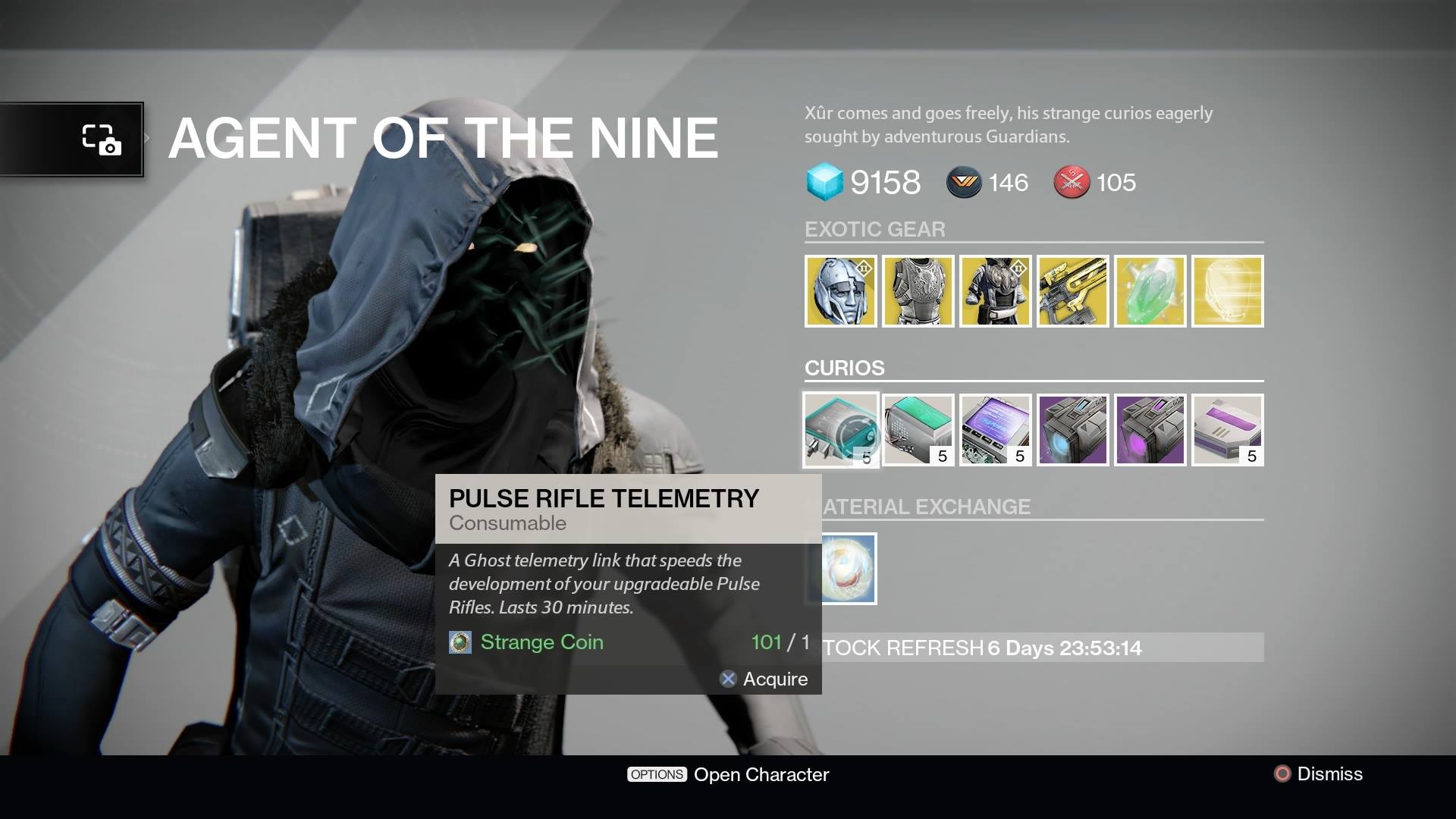Click the Strange Coin icon in the price tooltip
1456x819 pixels.
(460, 642)
